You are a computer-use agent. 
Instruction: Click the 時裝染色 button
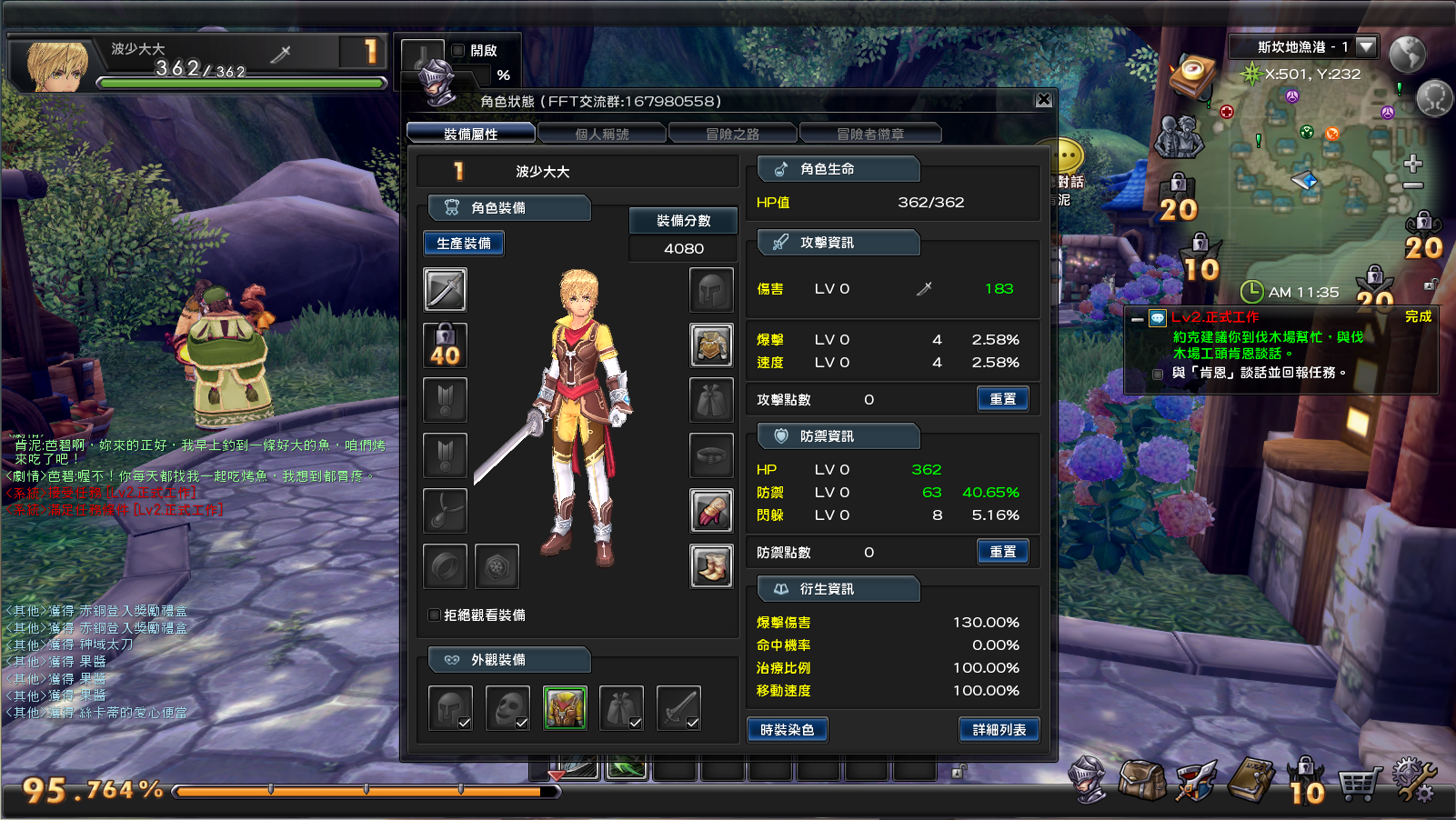pyautogui.click(x=787, y=729)
